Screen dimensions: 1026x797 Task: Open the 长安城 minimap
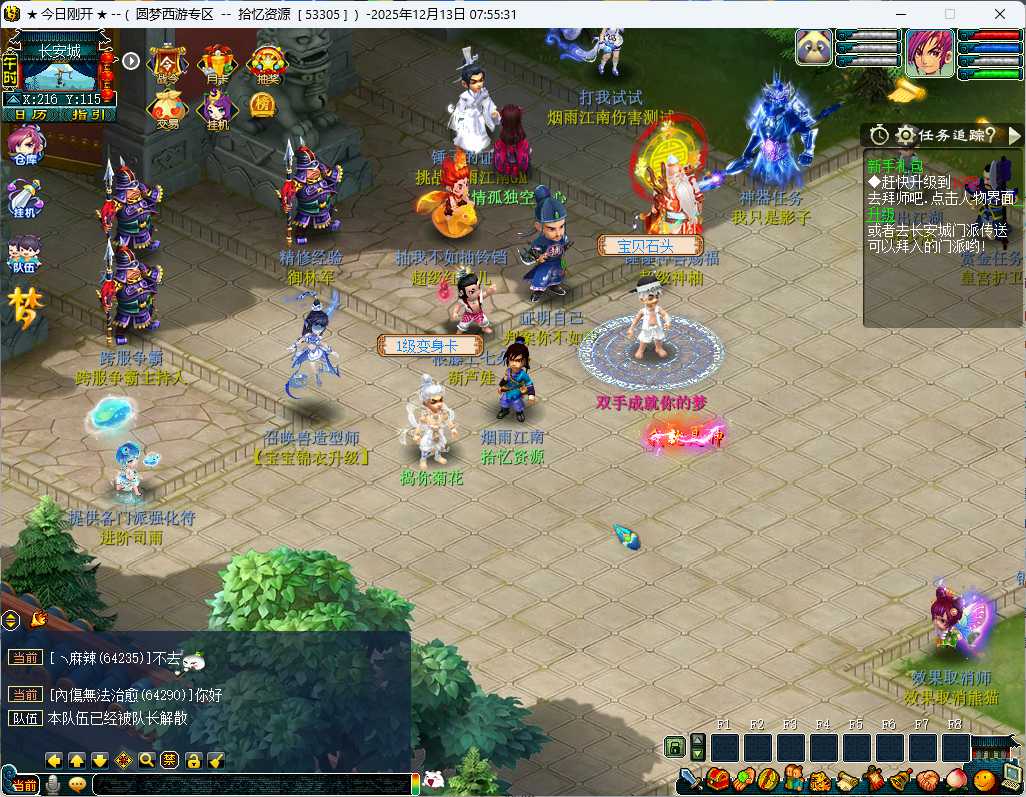(x=67, y=70)
